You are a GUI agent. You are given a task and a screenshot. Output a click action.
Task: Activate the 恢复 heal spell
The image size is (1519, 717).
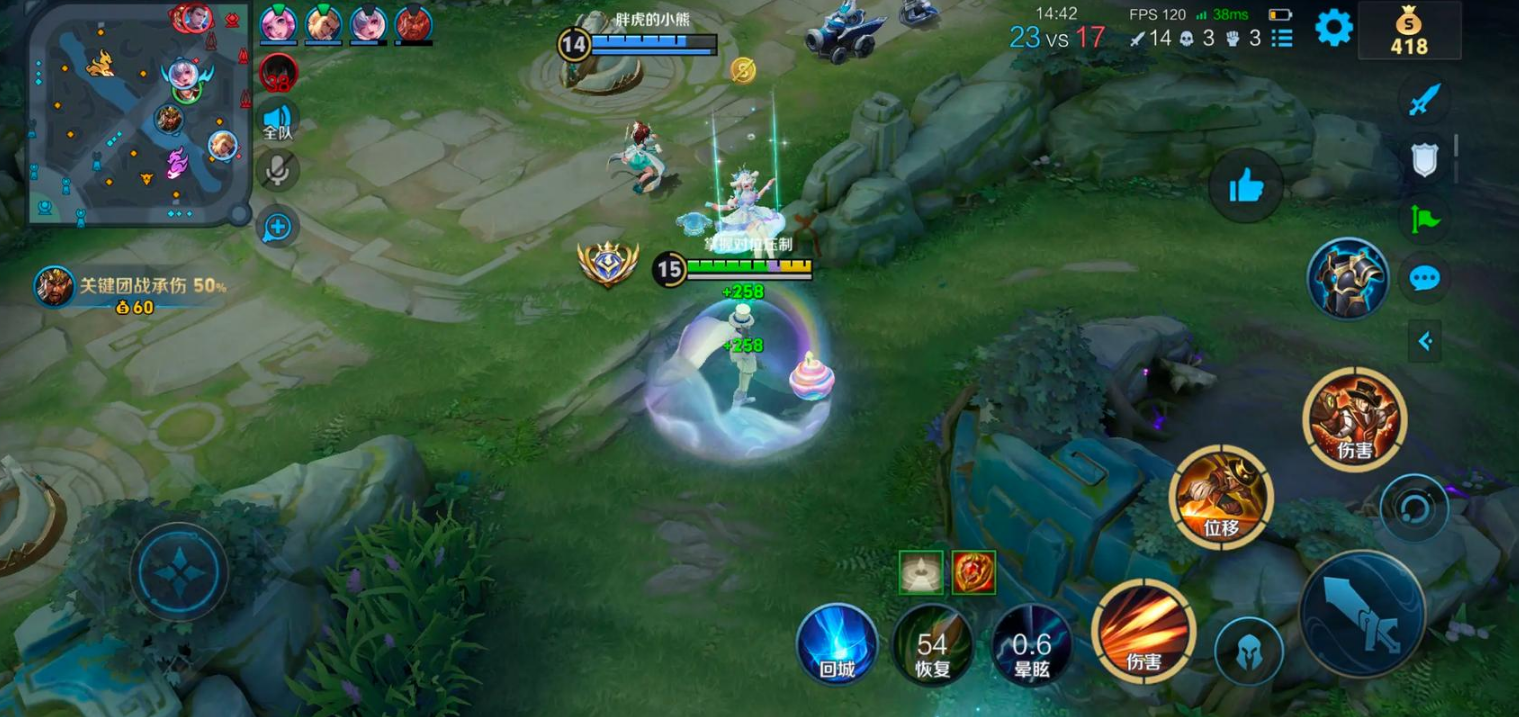pyautogui.click(x=932, y=644)
